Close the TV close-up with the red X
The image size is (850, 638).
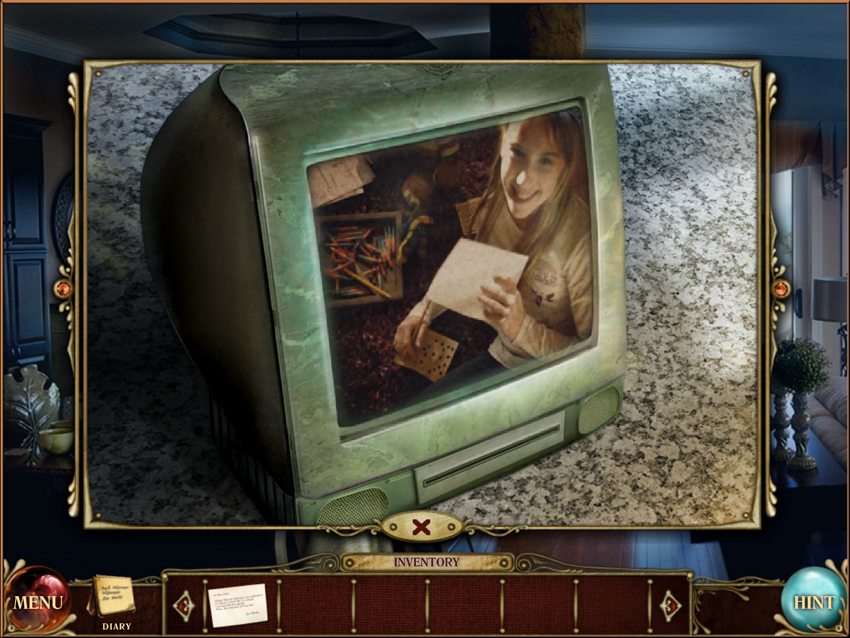423,526
